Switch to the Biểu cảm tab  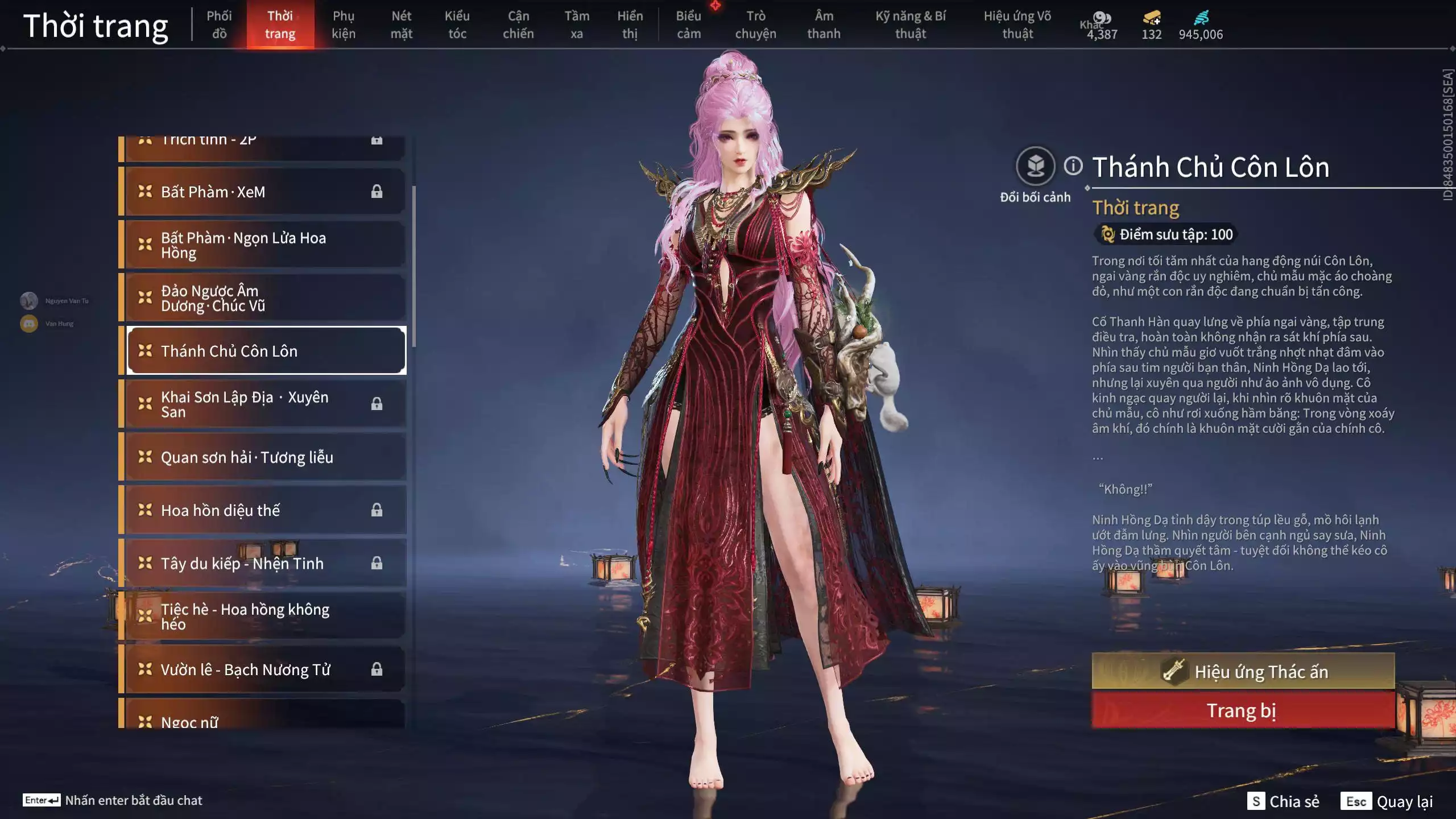tap(688, 24)
